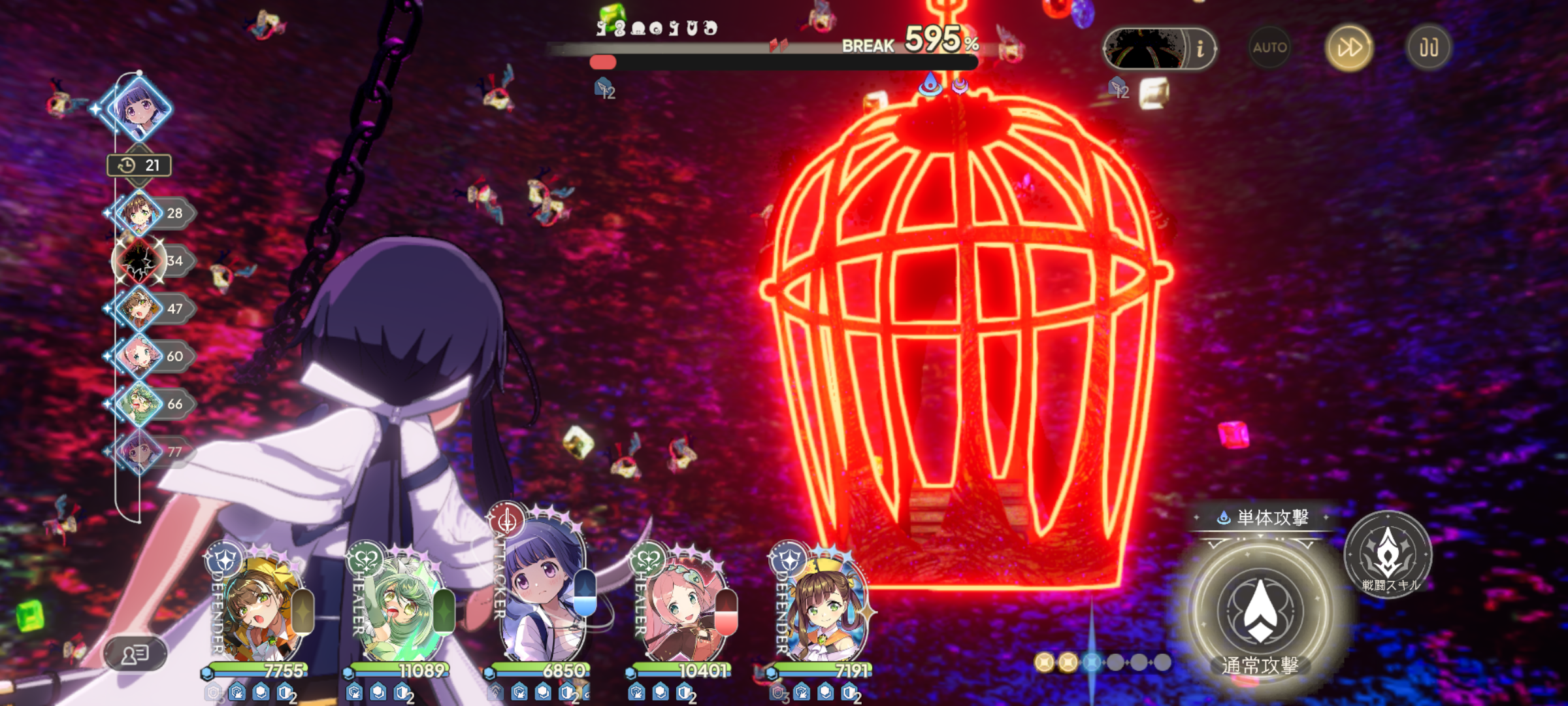Open the party status list button
Viewport: 1568px width, 706px height.
(135, 653)
